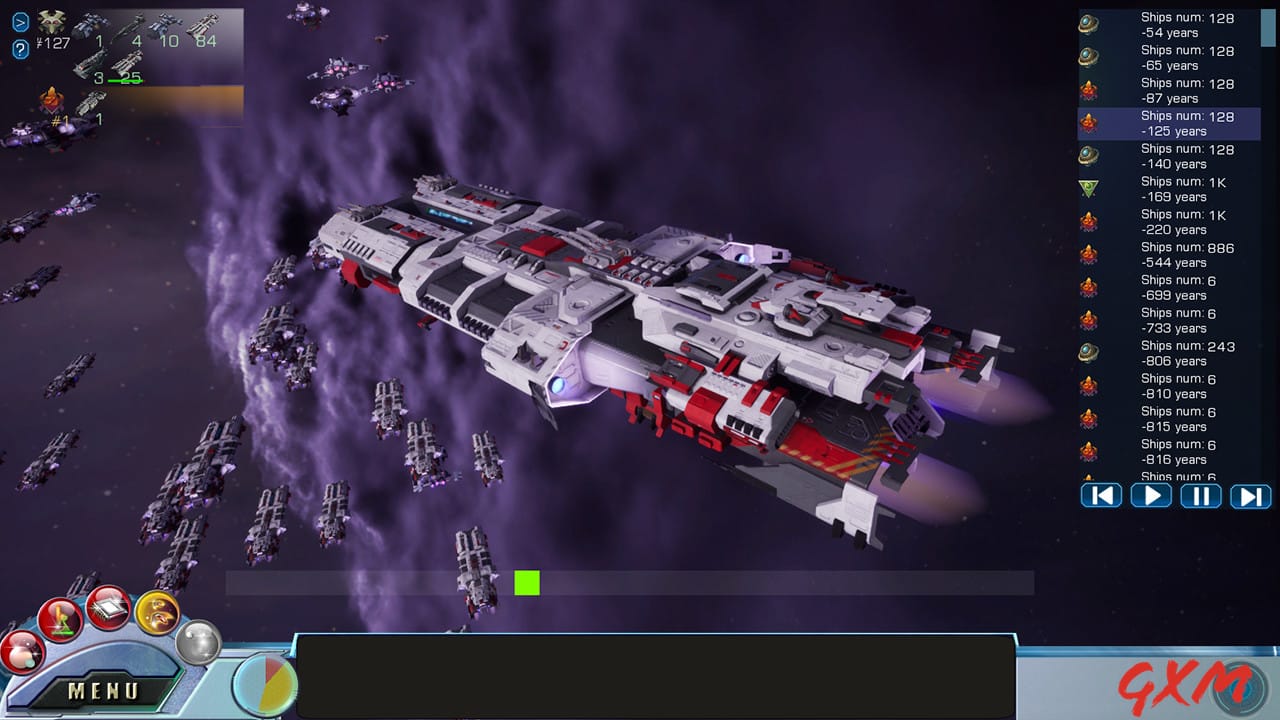
Task: Open the MENU button
Action: tap(103, 689)
